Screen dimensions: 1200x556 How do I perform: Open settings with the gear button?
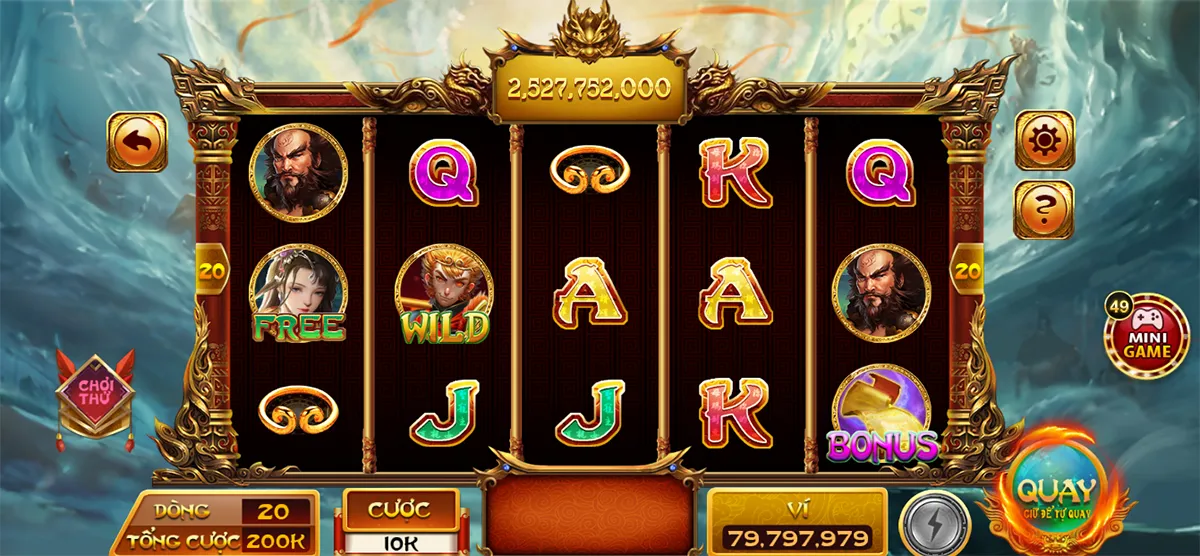click(1045, 140)
